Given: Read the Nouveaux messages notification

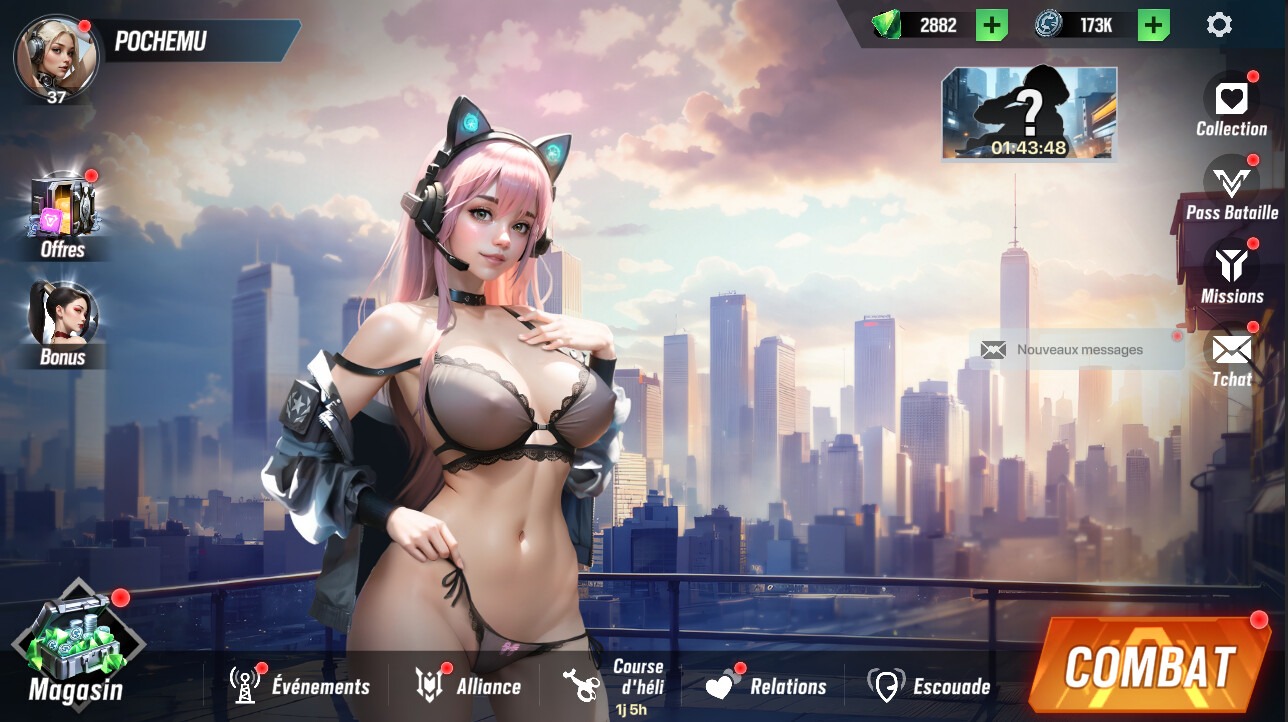Looking at the screenshot, I should [1077, 350].
